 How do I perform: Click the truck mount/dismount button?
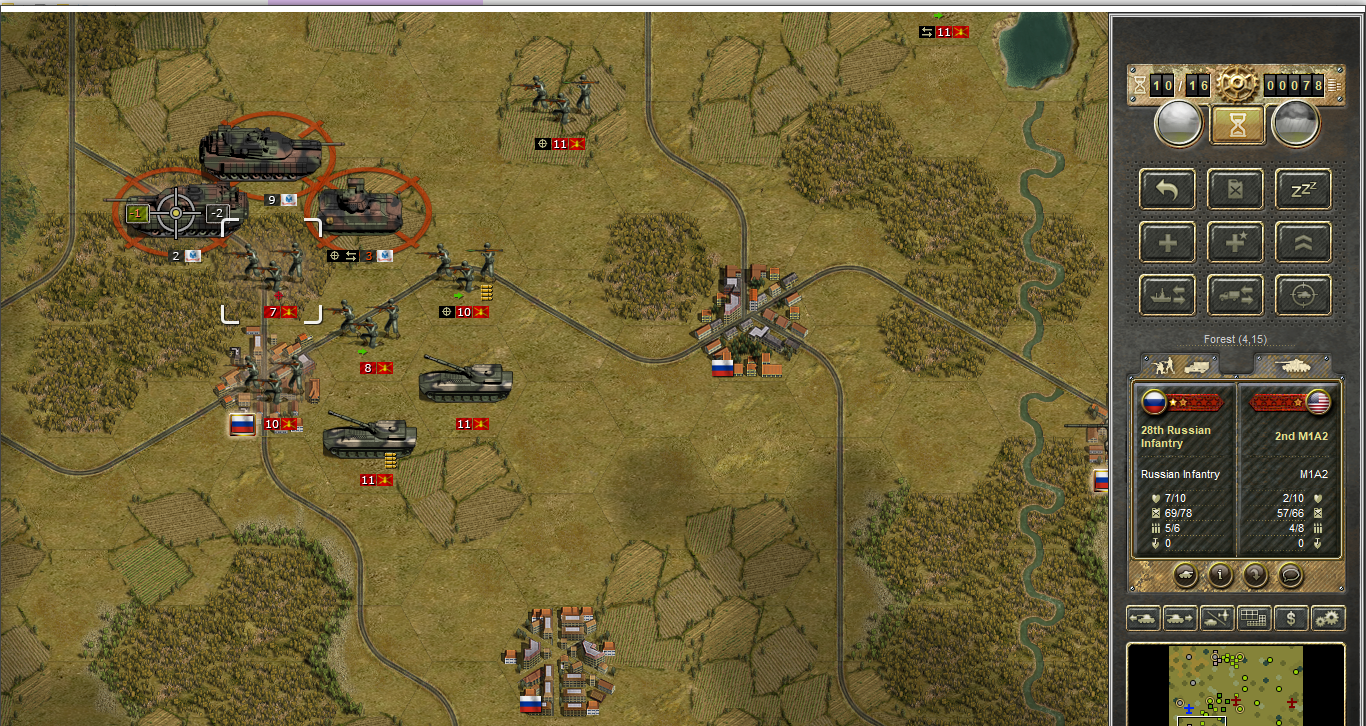pyautogui.click(x=1235, y=295)
